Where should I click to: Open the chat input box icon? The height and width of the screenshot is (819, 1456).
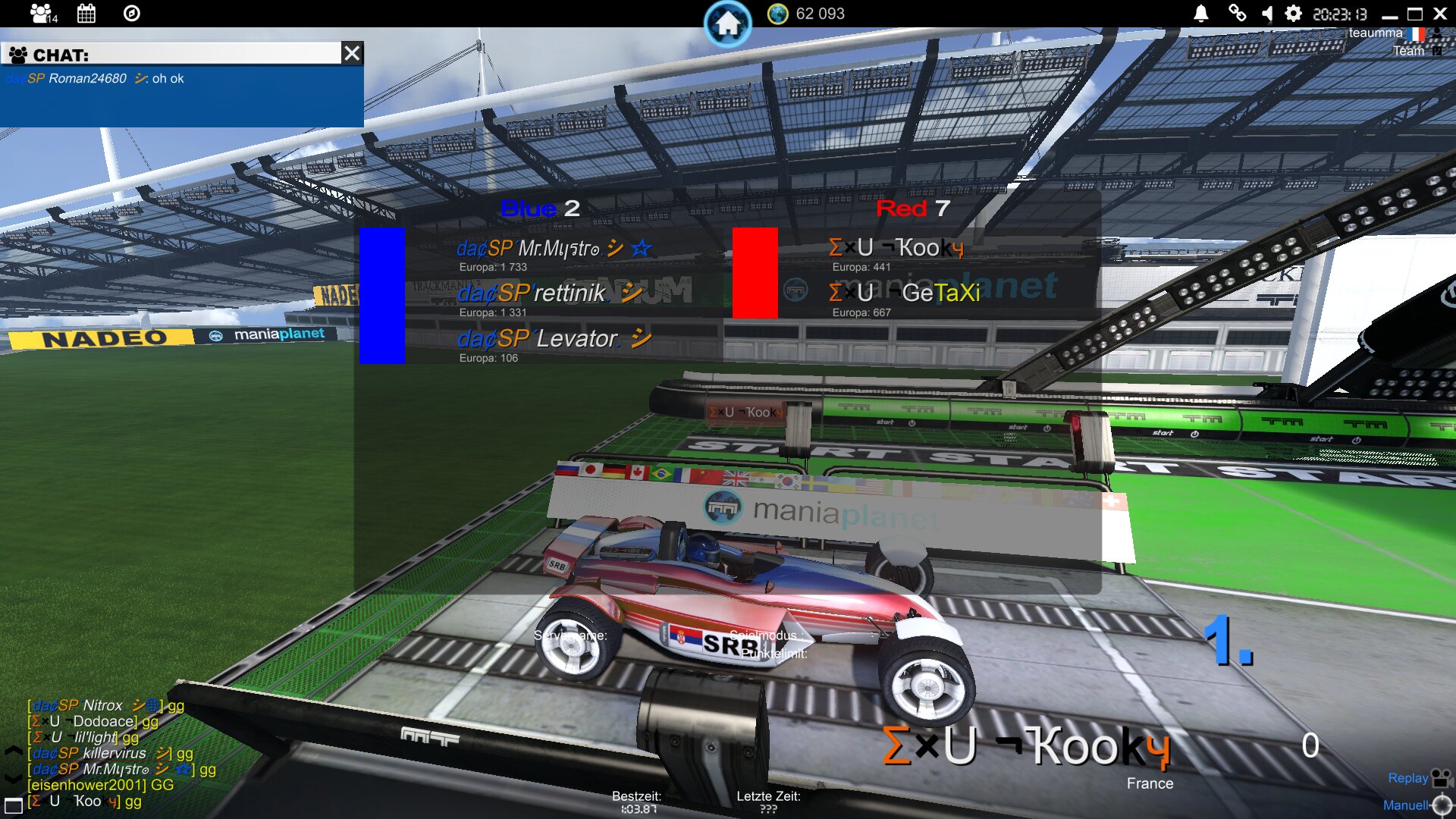tap(14, 806)
